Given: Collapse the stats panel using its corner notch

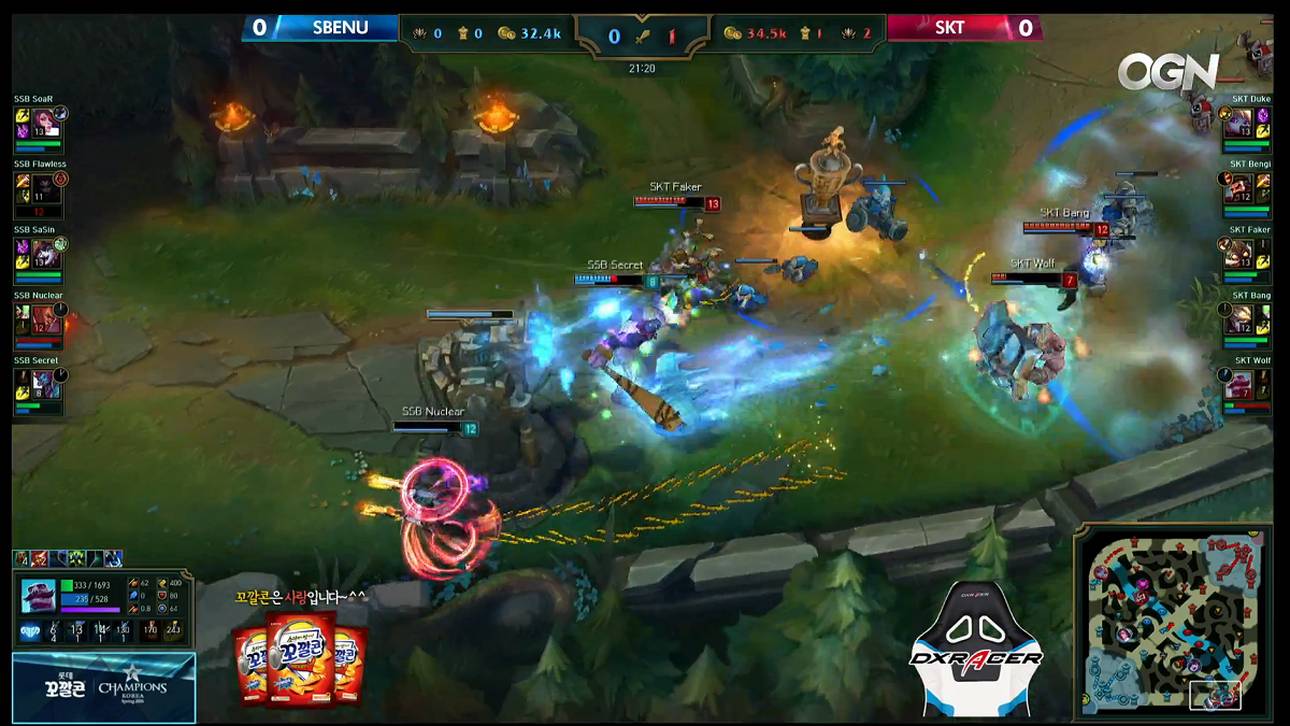Looking at the screenshot, I should (x=188, y=572).
